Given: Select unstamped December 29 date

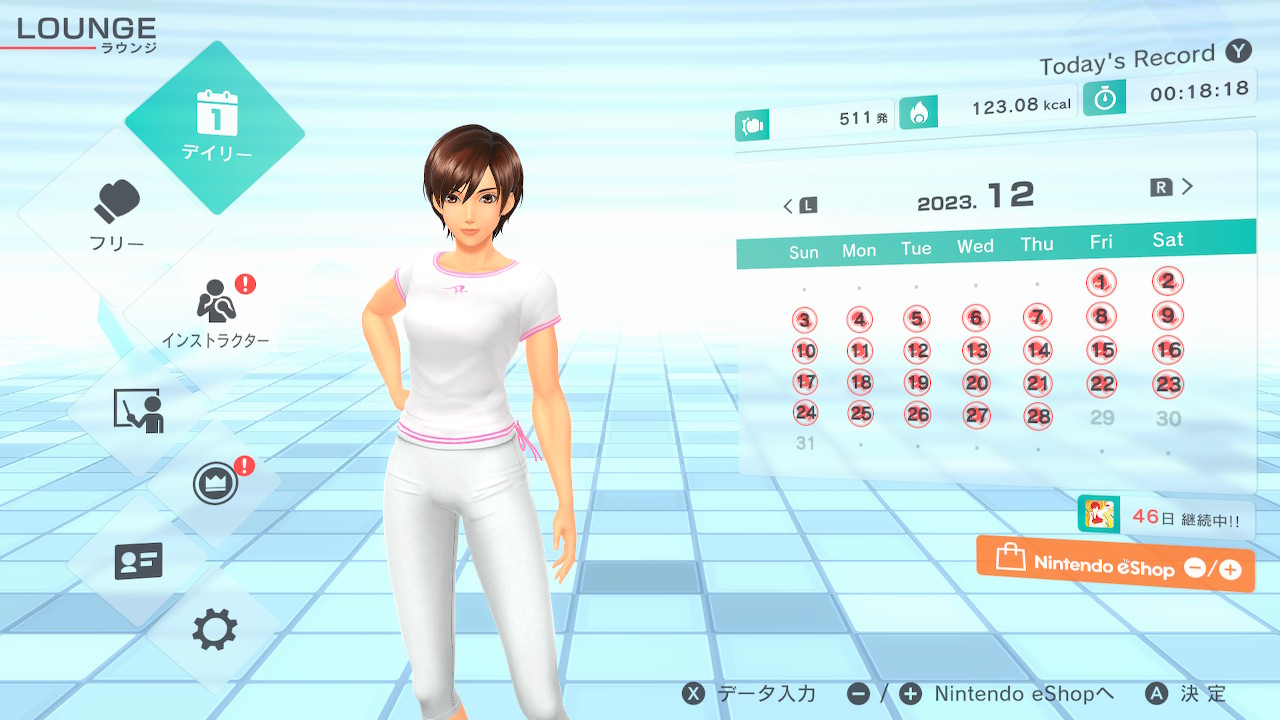Looking at the screenshot, I should 1102,417.
